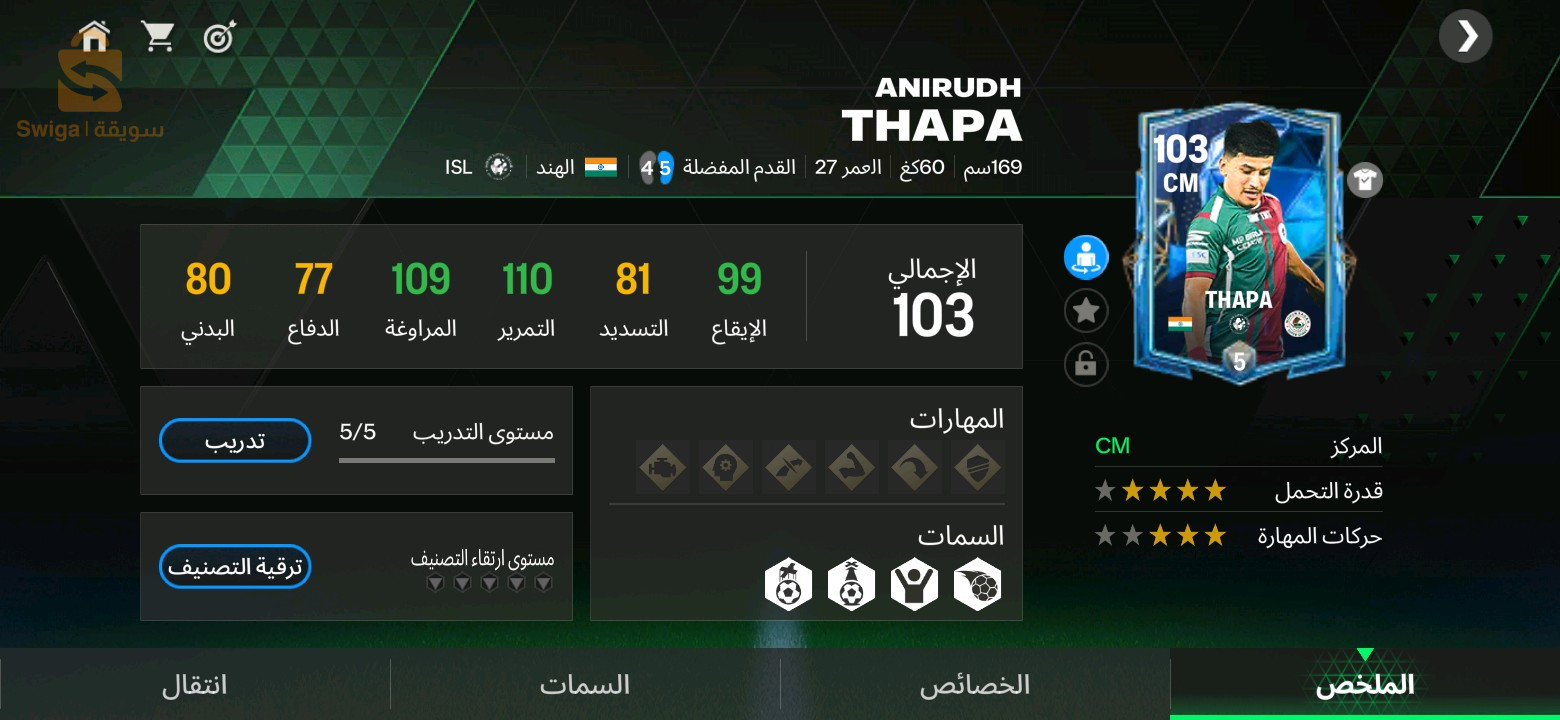The width and height of the screenshot is (1560, 720).
Task: Tap the finesse shot ball trait icon
Action: coord(977,583)
